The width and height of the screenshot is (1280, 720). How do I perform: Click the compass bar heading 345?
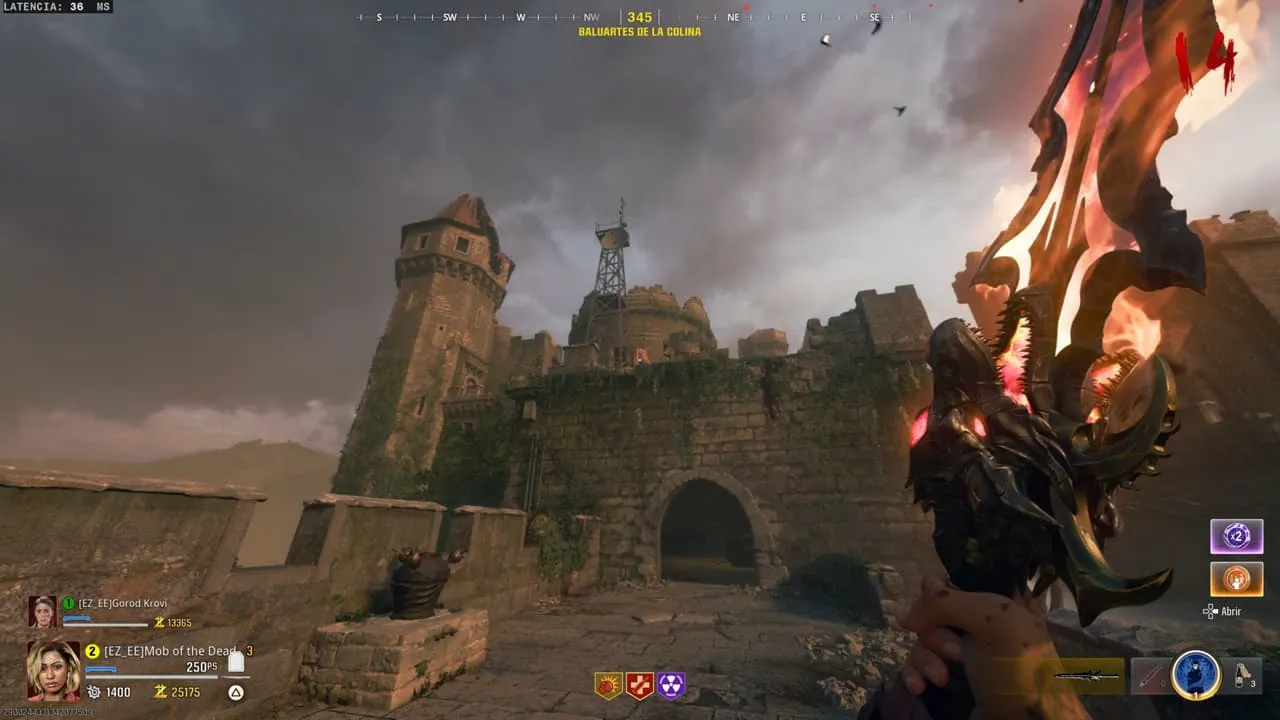point(640,17)
